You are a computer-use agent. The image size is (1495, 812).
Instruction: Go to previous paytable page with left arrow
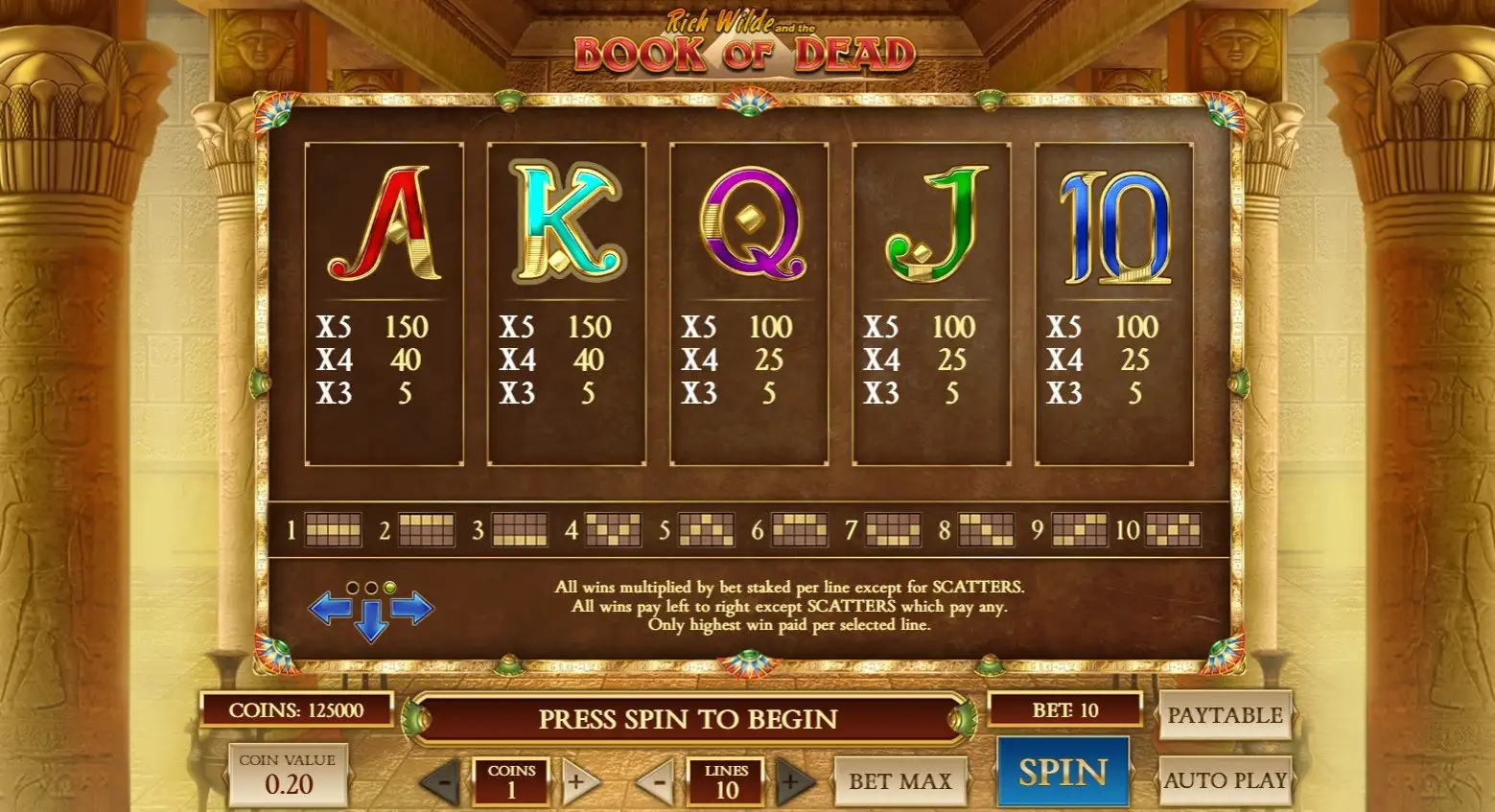click(330, 608)
